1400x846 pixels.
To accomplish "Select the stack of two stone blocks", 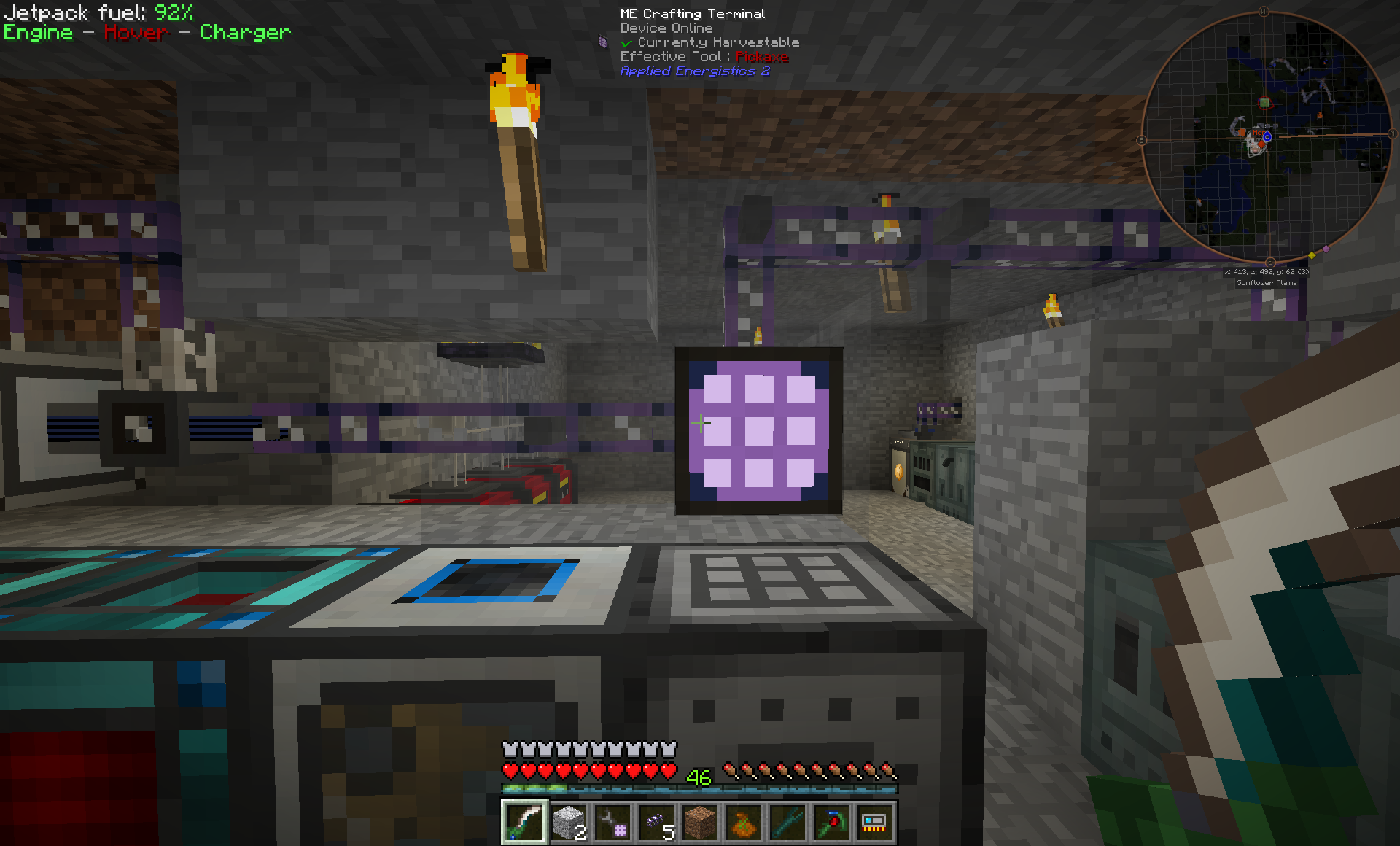I will [568, 822].
